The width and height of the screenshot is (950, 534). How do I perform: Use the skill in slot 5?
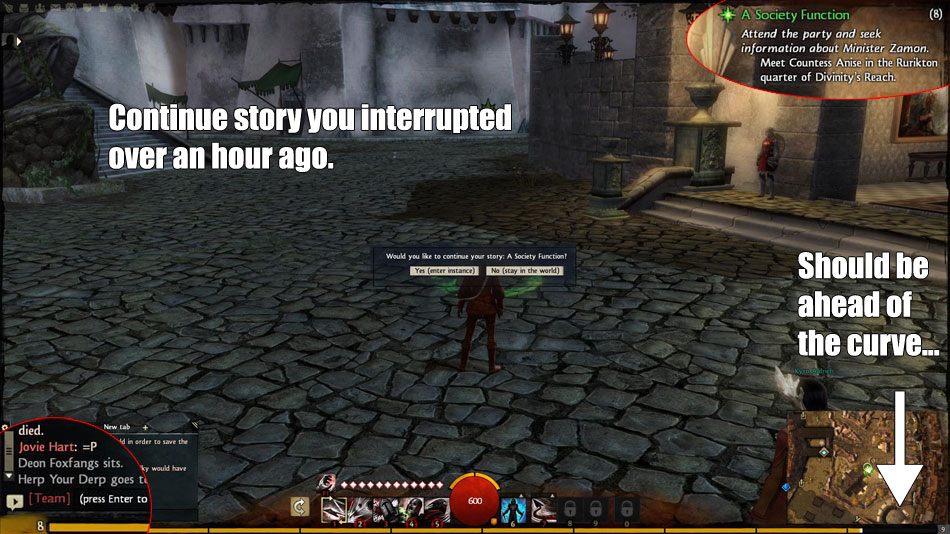[x=437, y=508]
